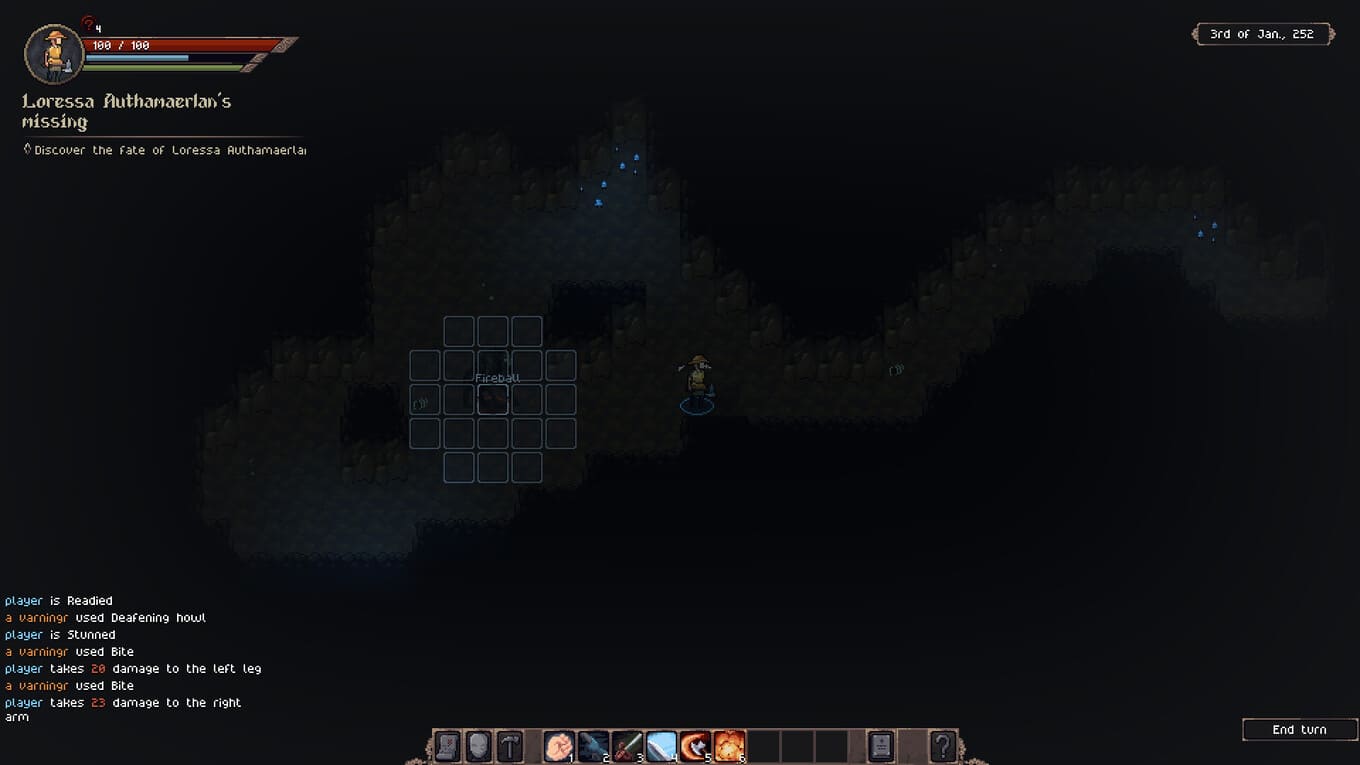Open the question mark help button

pos(943,746)
